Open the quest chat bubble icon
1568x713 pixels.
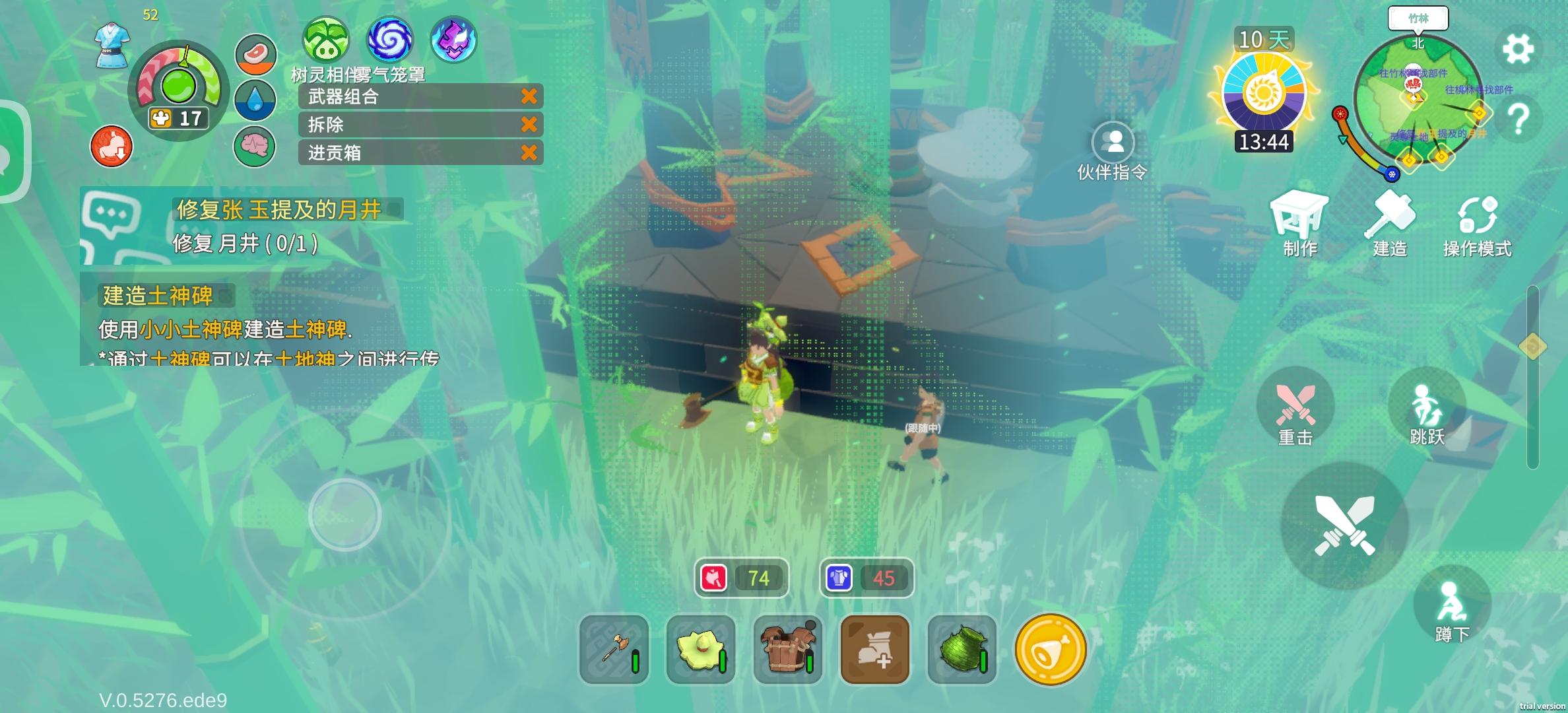[110, 216]
